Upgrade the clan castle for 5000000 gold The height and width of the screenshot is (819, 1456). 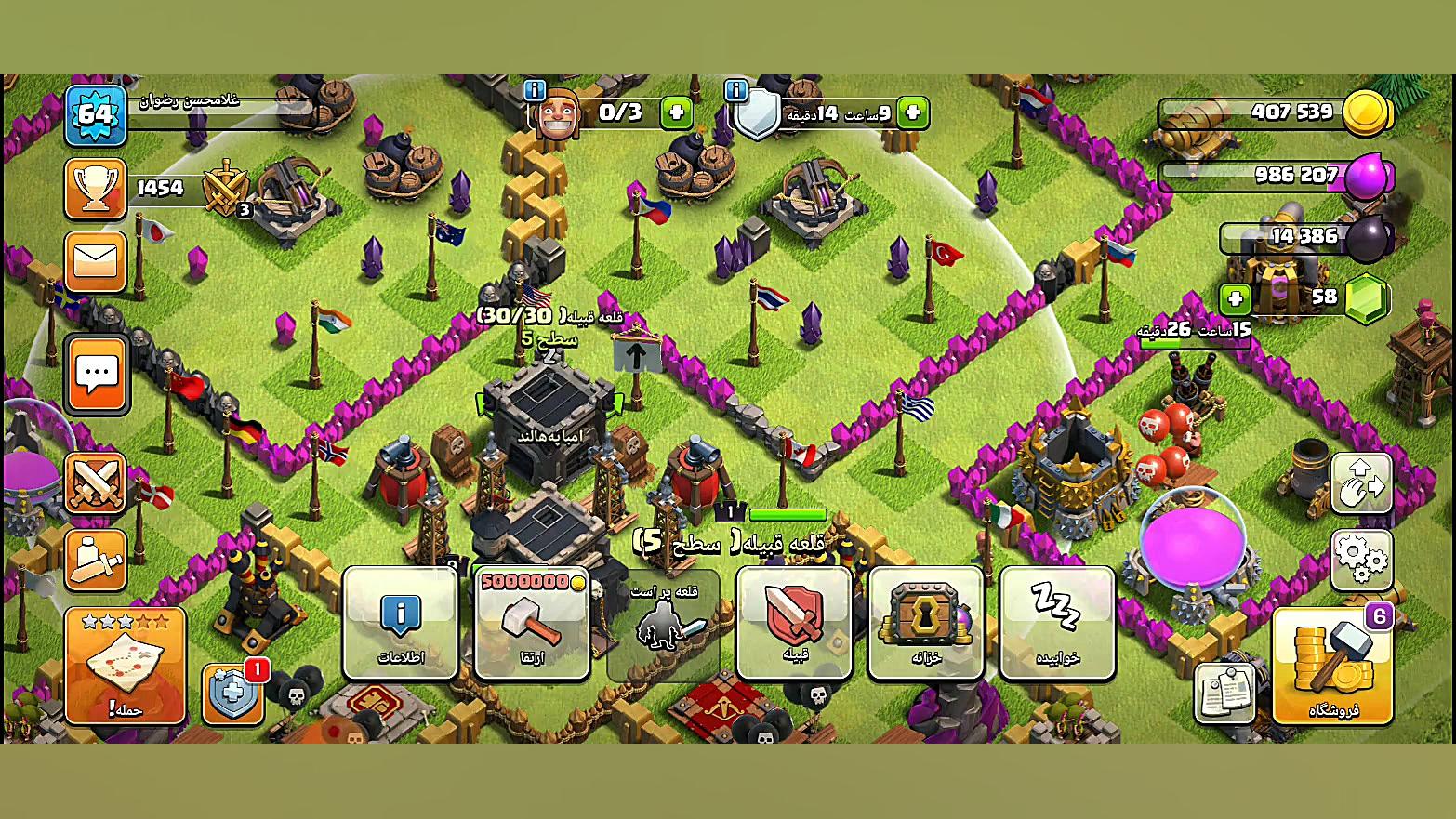pyautogui.click(x=532, y=623)
